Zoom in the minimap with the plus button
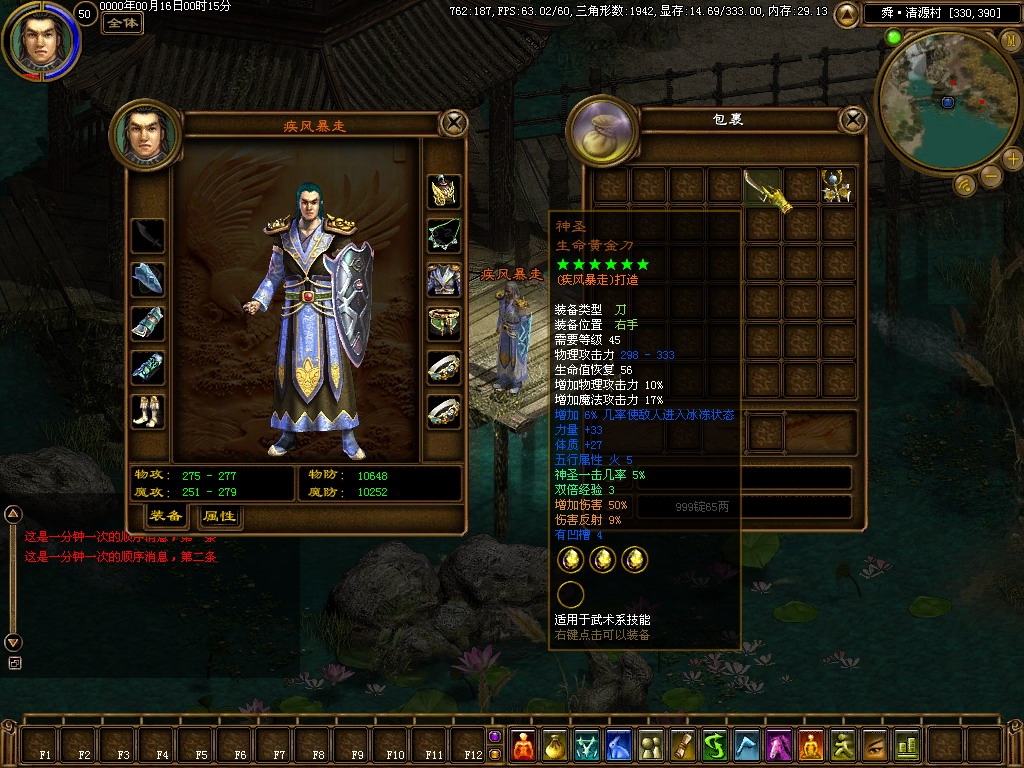1024x768 pixels. click(1012, 159)
